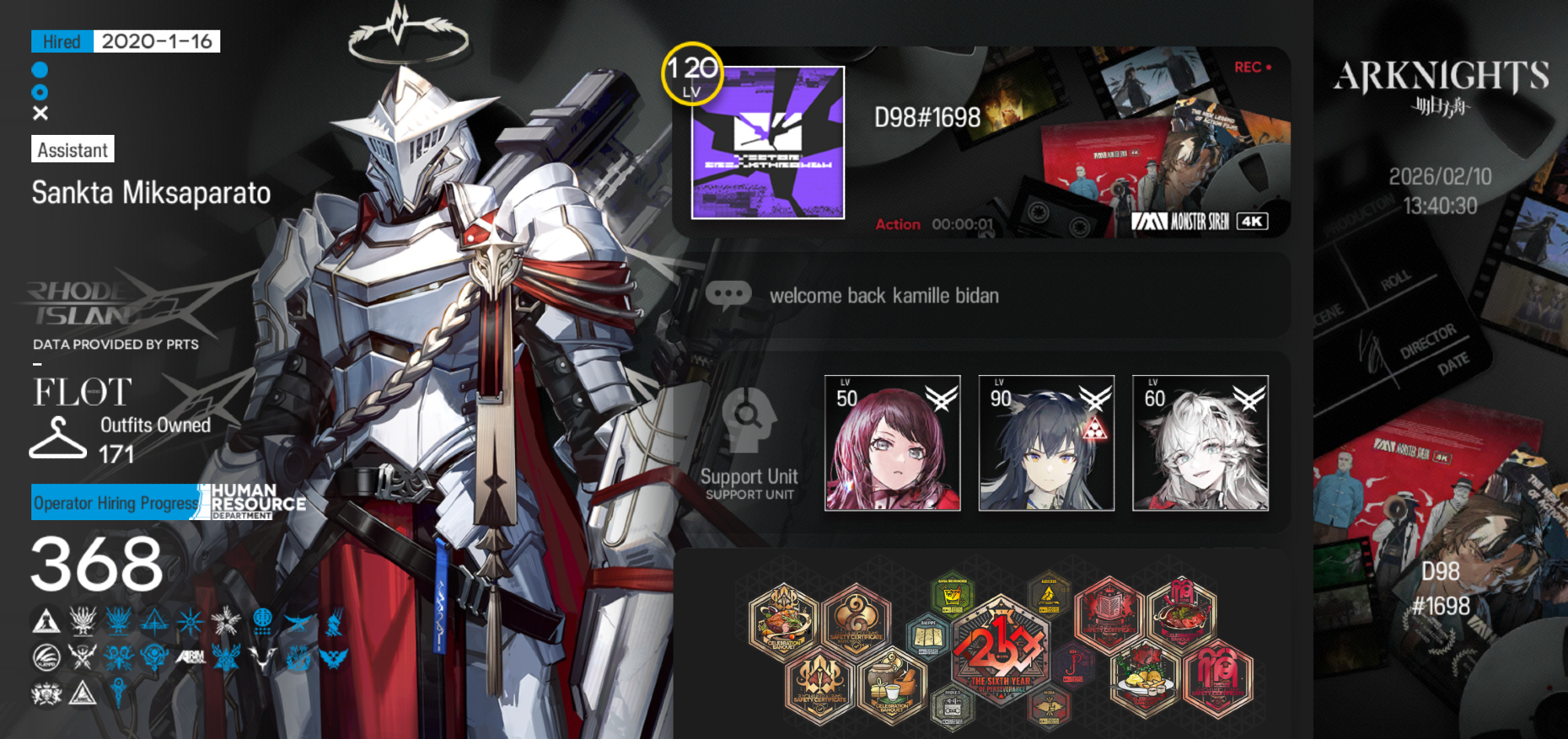Open the purple player avatar picture
This screenshot has width=1568, height=739.
click(x=768, y=142)
